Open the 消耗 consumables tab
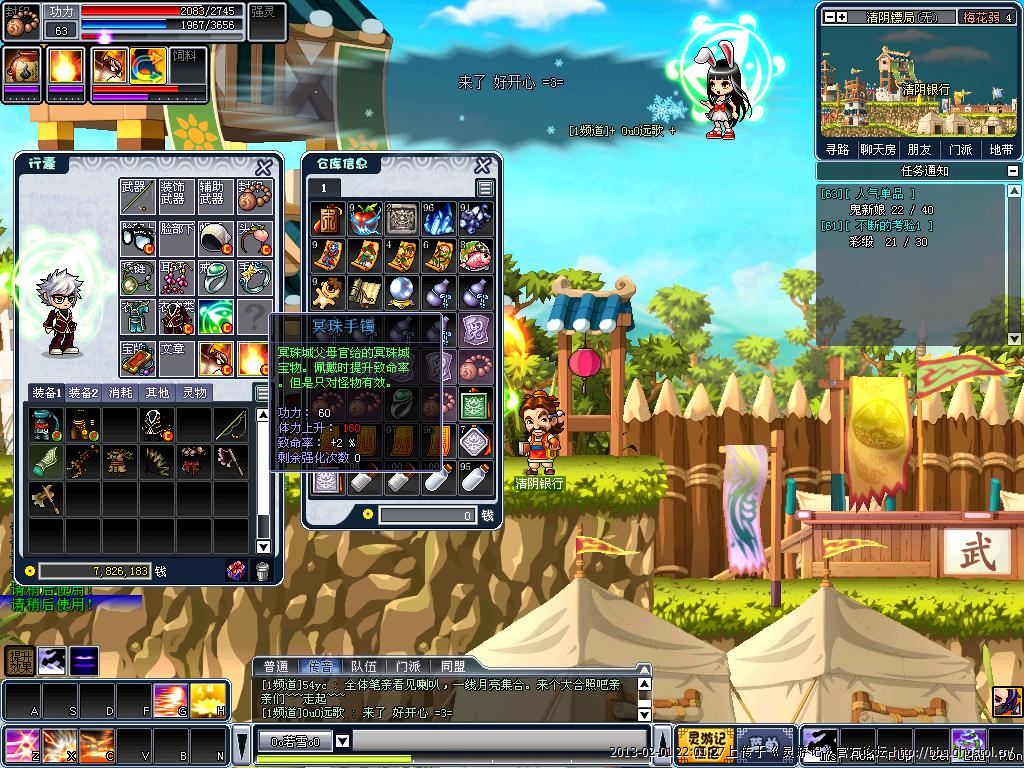Screen dimensions: 1024x768 pyautogui.click(x=120, y=393)
